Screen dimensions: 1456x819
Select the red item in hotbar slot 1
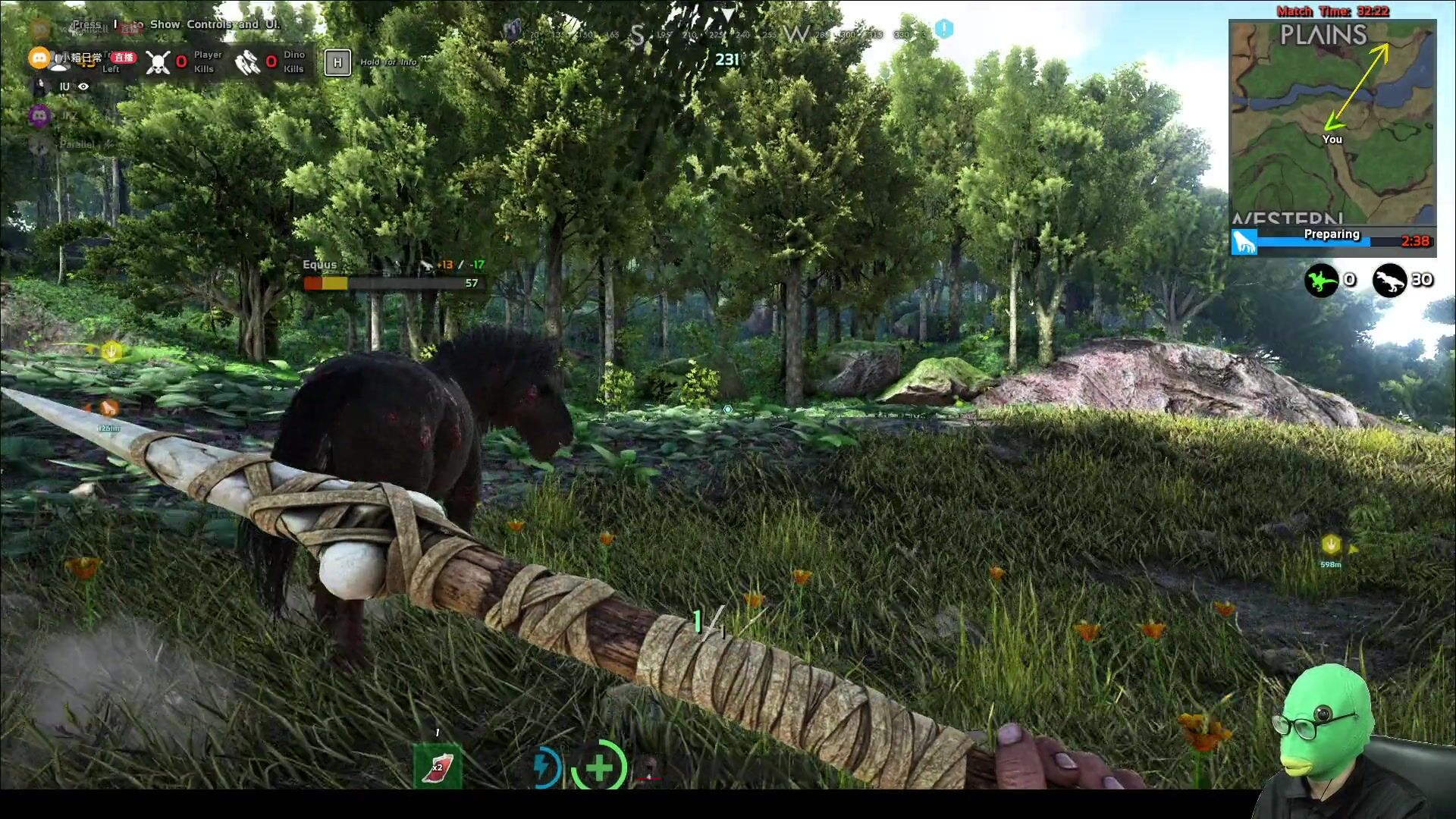point(438,767)
